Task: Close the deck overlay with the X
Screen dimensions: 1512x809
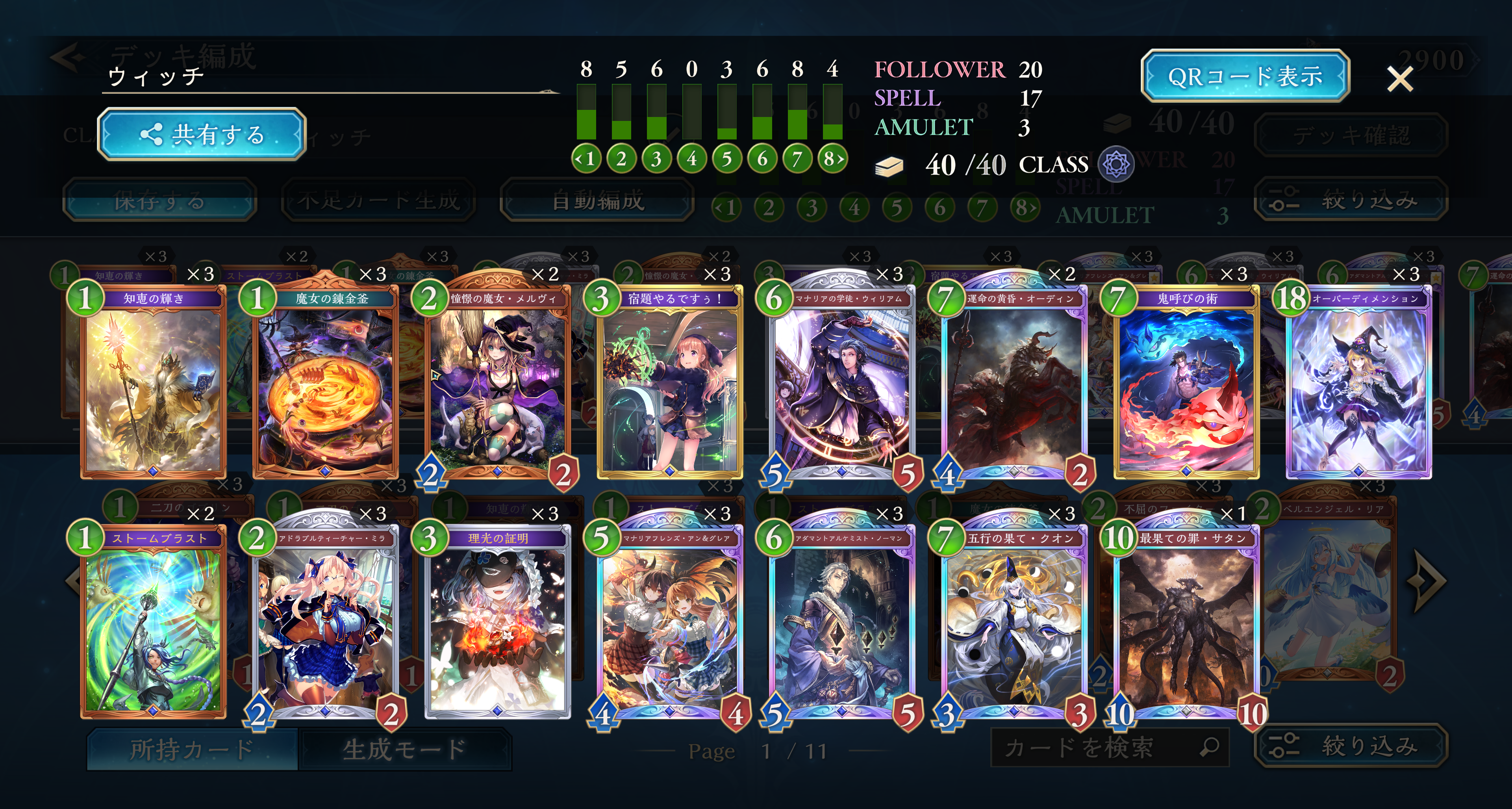Action: (x=1400, y=79)
